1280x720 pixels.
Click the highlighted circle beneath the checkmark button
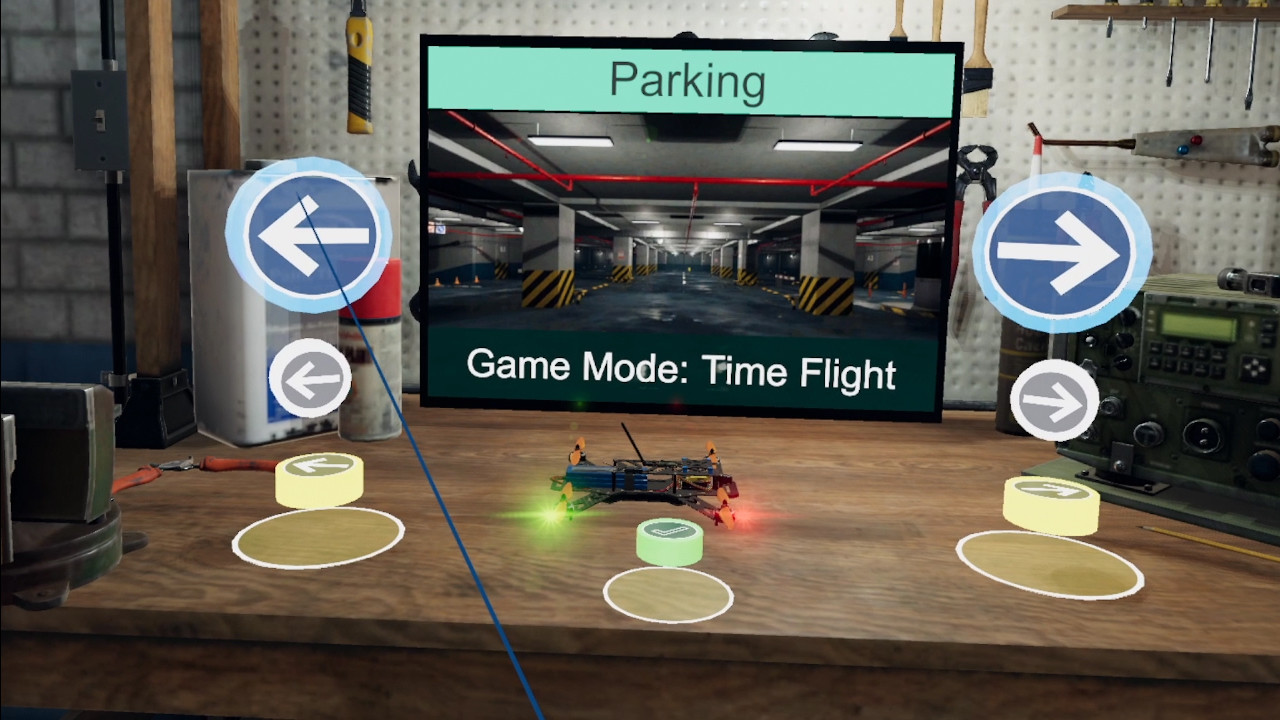668,592
